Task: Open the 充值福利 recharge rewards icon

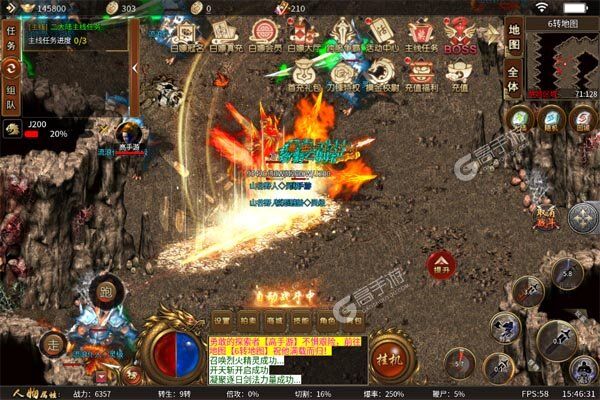Action: click(x=421, y=77)
